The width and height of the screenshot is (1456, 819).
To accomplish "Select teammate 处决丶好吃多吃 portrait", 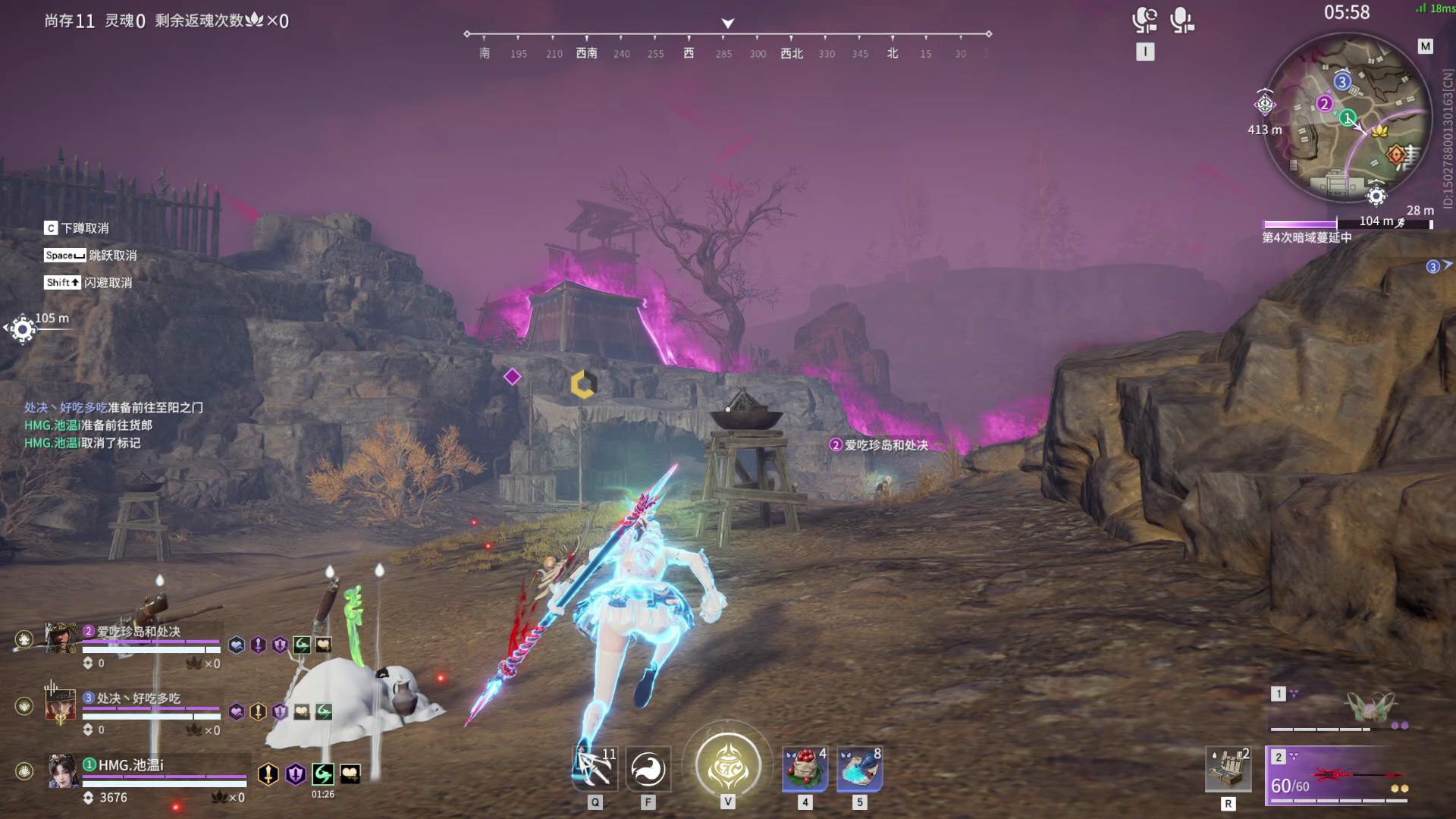I will [61, 705].
